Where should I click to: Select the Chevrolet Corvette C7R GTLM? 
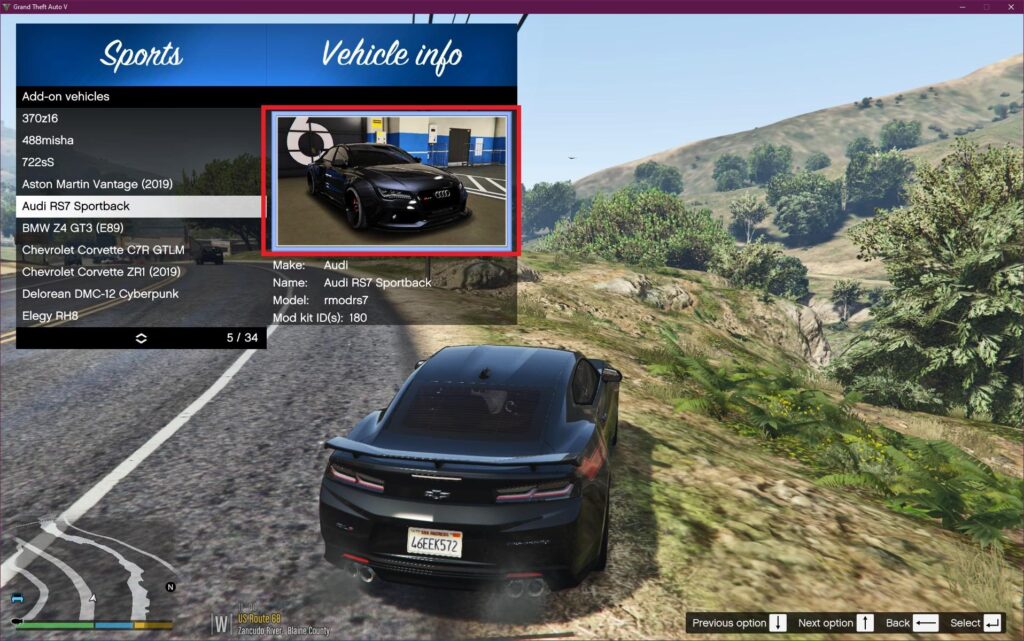(140, 250)
